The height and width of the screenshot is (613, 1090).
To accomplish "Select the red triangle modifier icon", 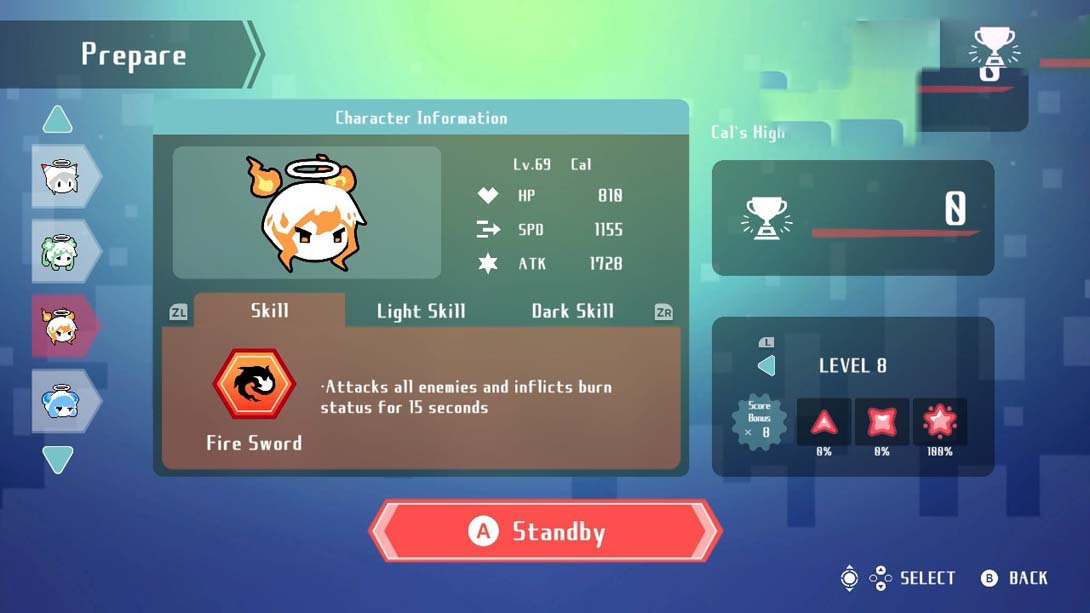I will pyautogui.click(x=824, y=422).
